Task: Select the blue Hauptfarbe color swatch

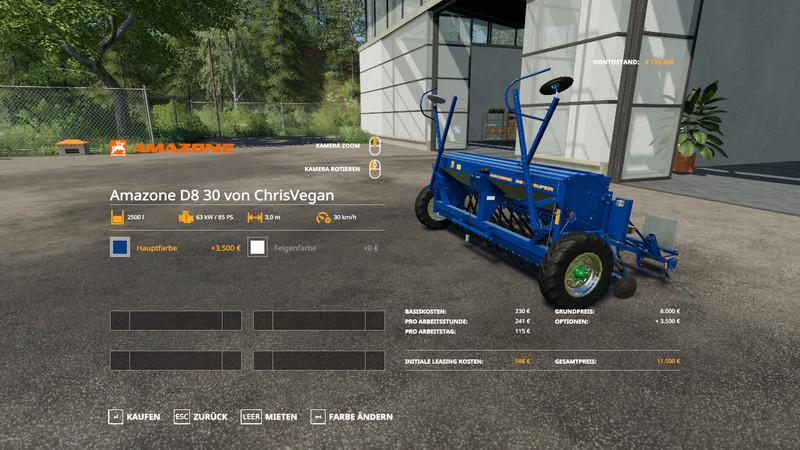Action: [x=120, y=247]
